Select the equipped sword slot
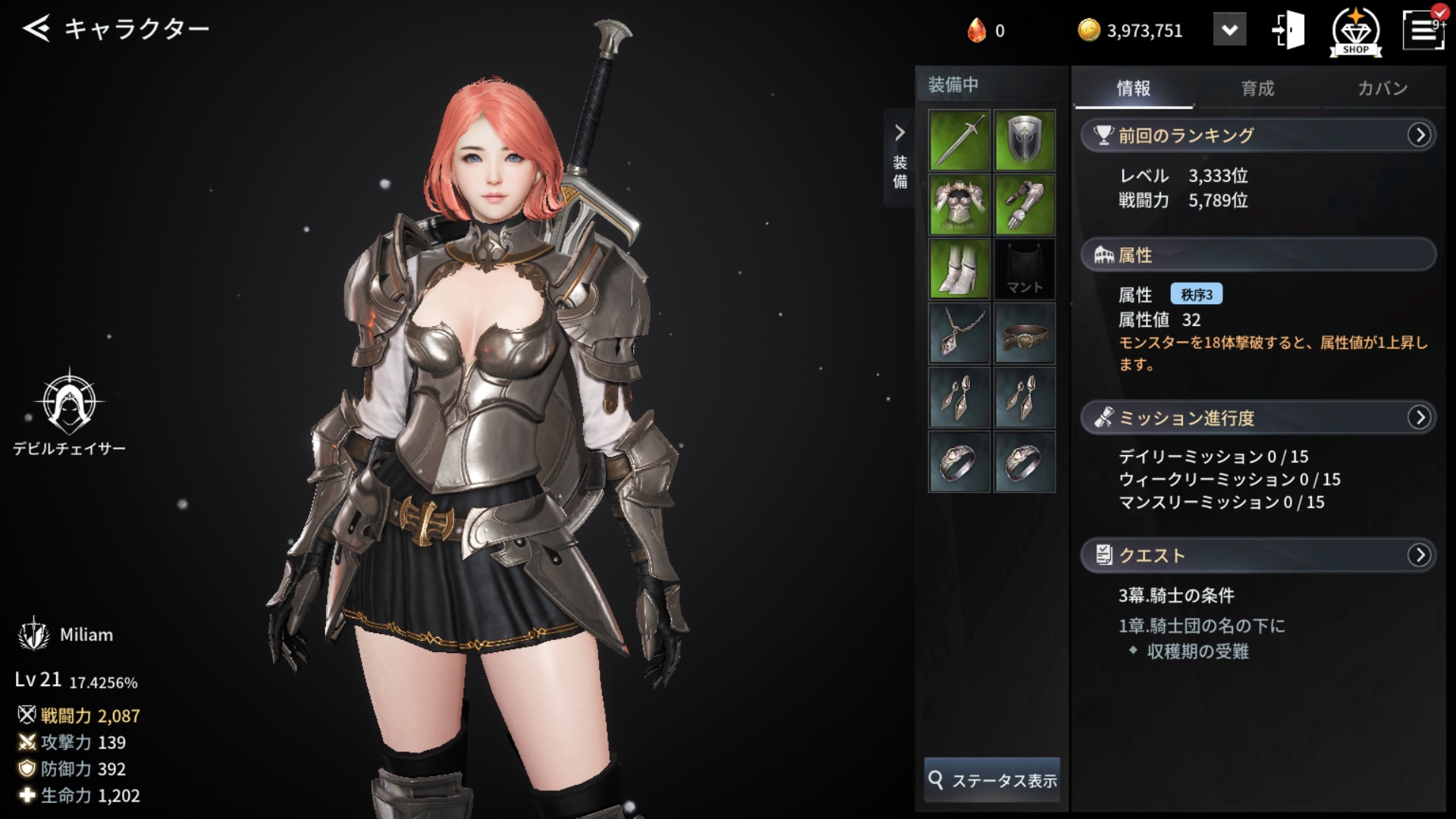Viewport: 1456px width, 819px height. pyautogui.click(x=959, y=140)
